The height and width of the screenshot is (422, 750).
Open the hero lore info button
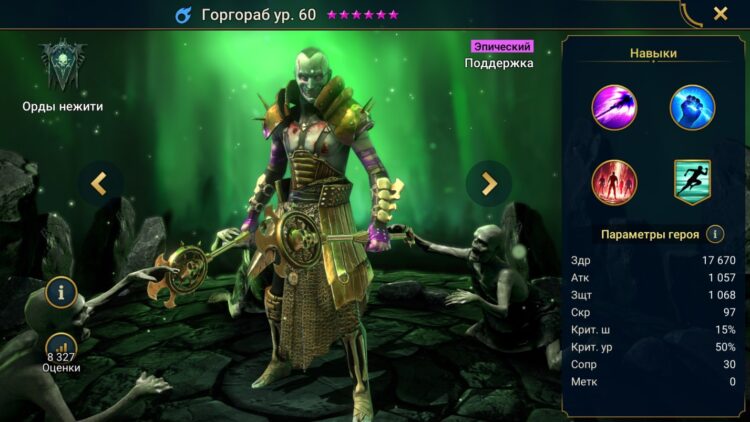62,292
